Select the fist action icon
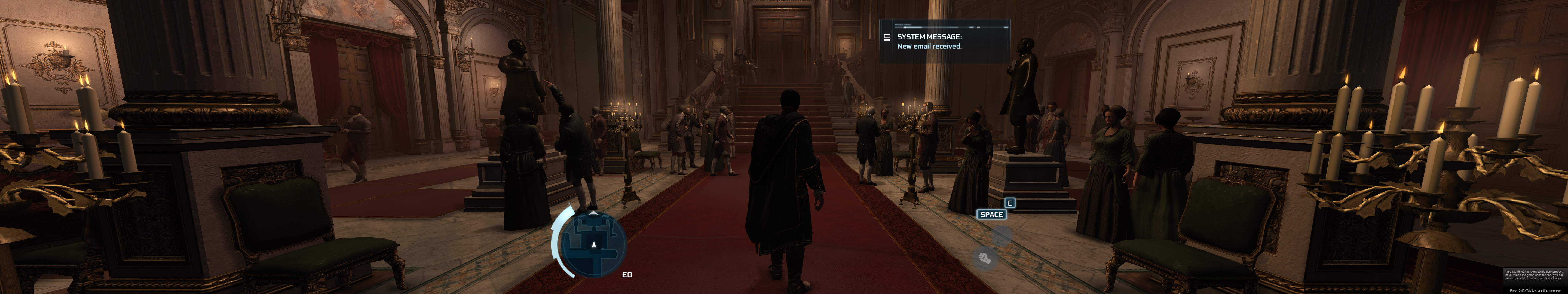The image size is (1568, 294). pyautogui.click(x=985, y=258)
